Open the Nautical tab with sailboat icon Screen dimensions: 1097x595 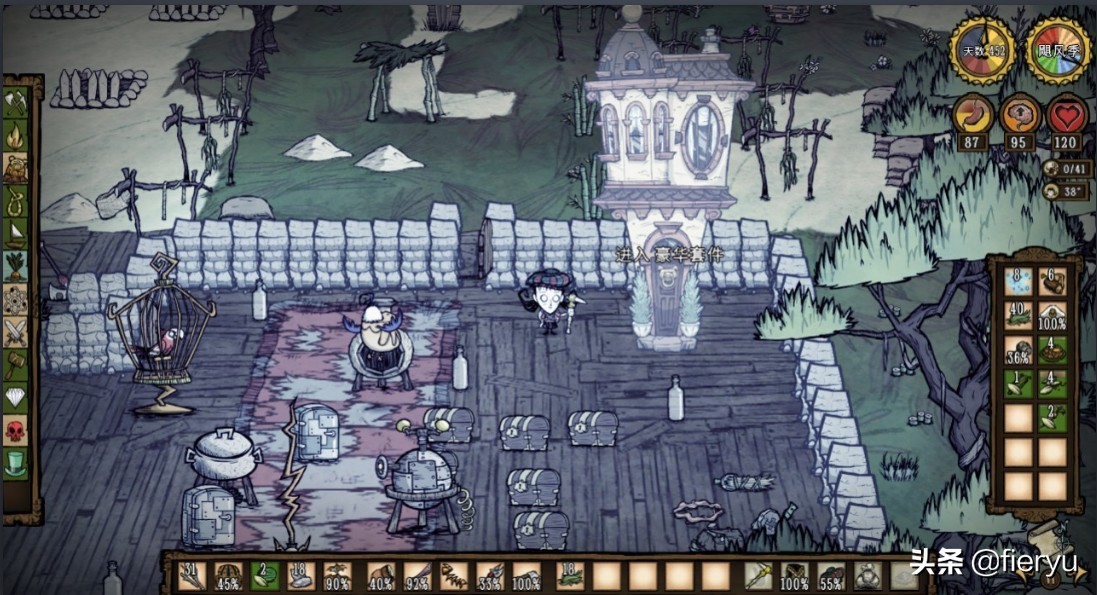(17, 233)
